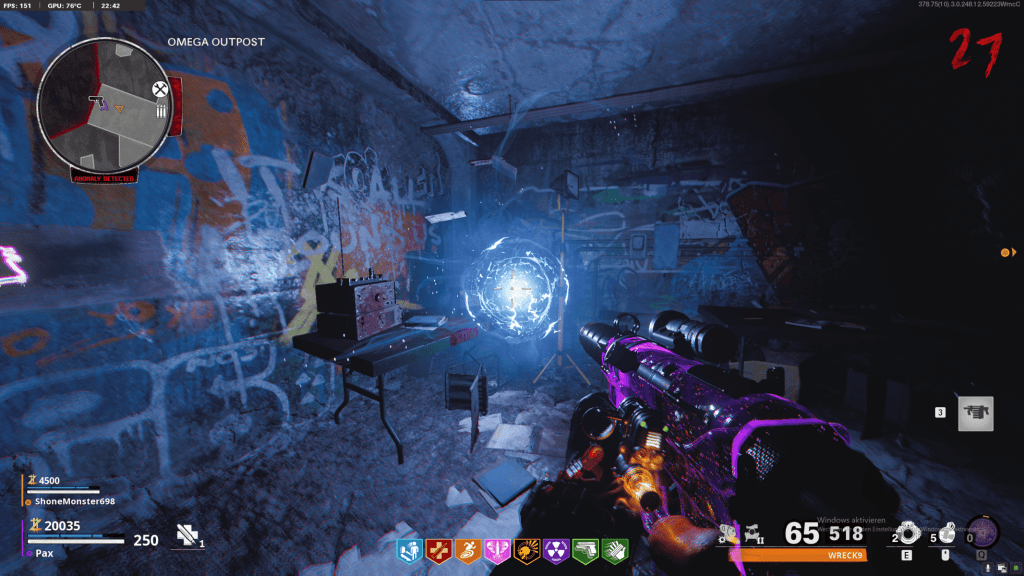The width and height of the screenshot is (1024, 576).
Task: Select the orange skull Deadshot perk icon
Action: coord(526,549)
